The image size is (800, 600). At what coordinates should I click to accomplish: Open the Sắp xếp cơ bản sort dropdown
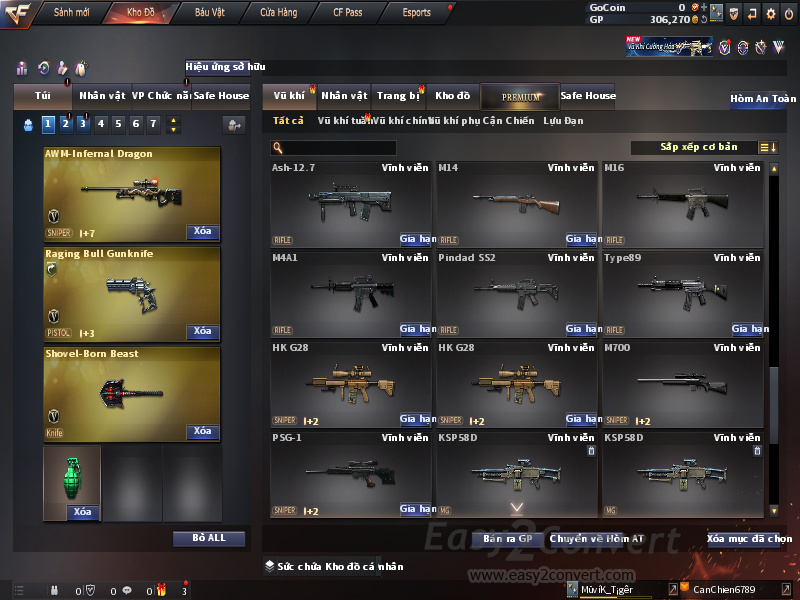pos(696,147)
